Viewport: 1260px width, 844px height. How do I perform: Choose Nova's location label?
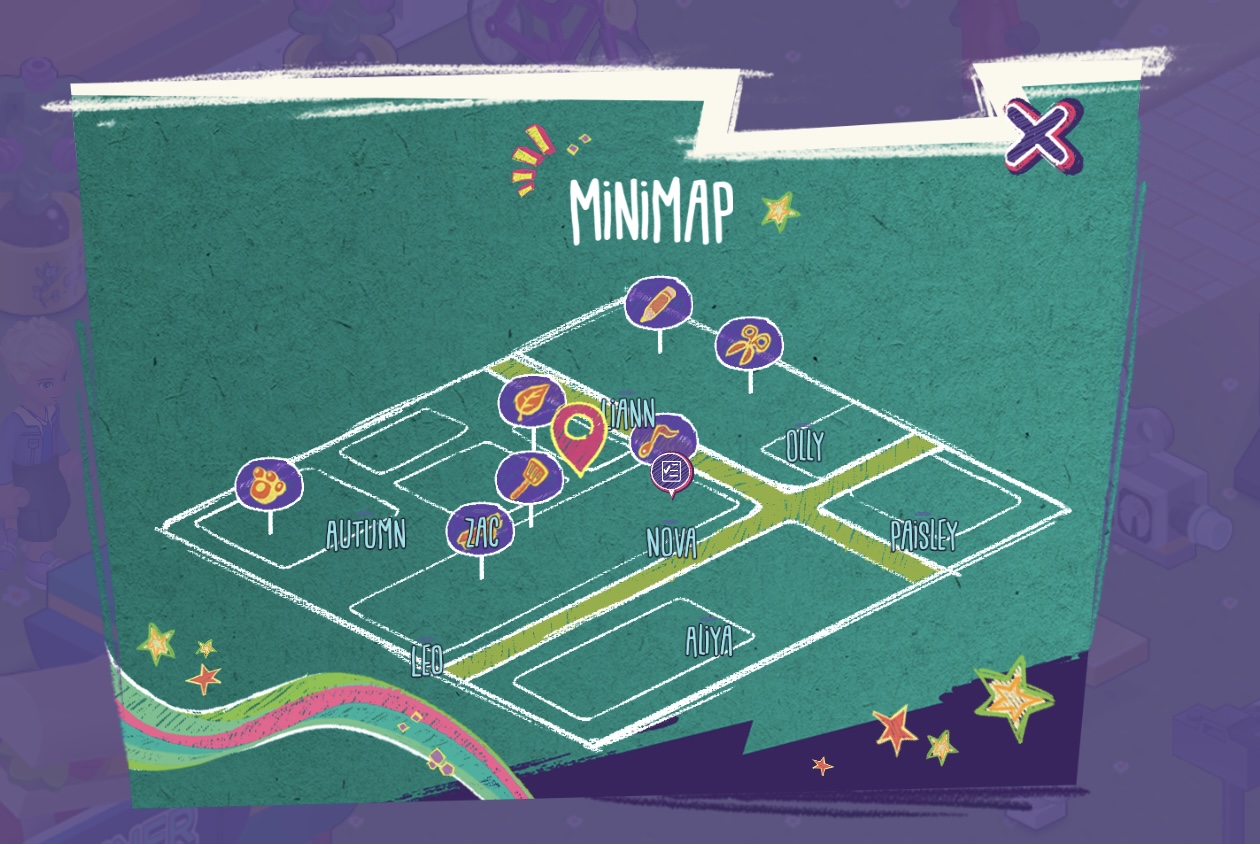[x=671, y=543]
